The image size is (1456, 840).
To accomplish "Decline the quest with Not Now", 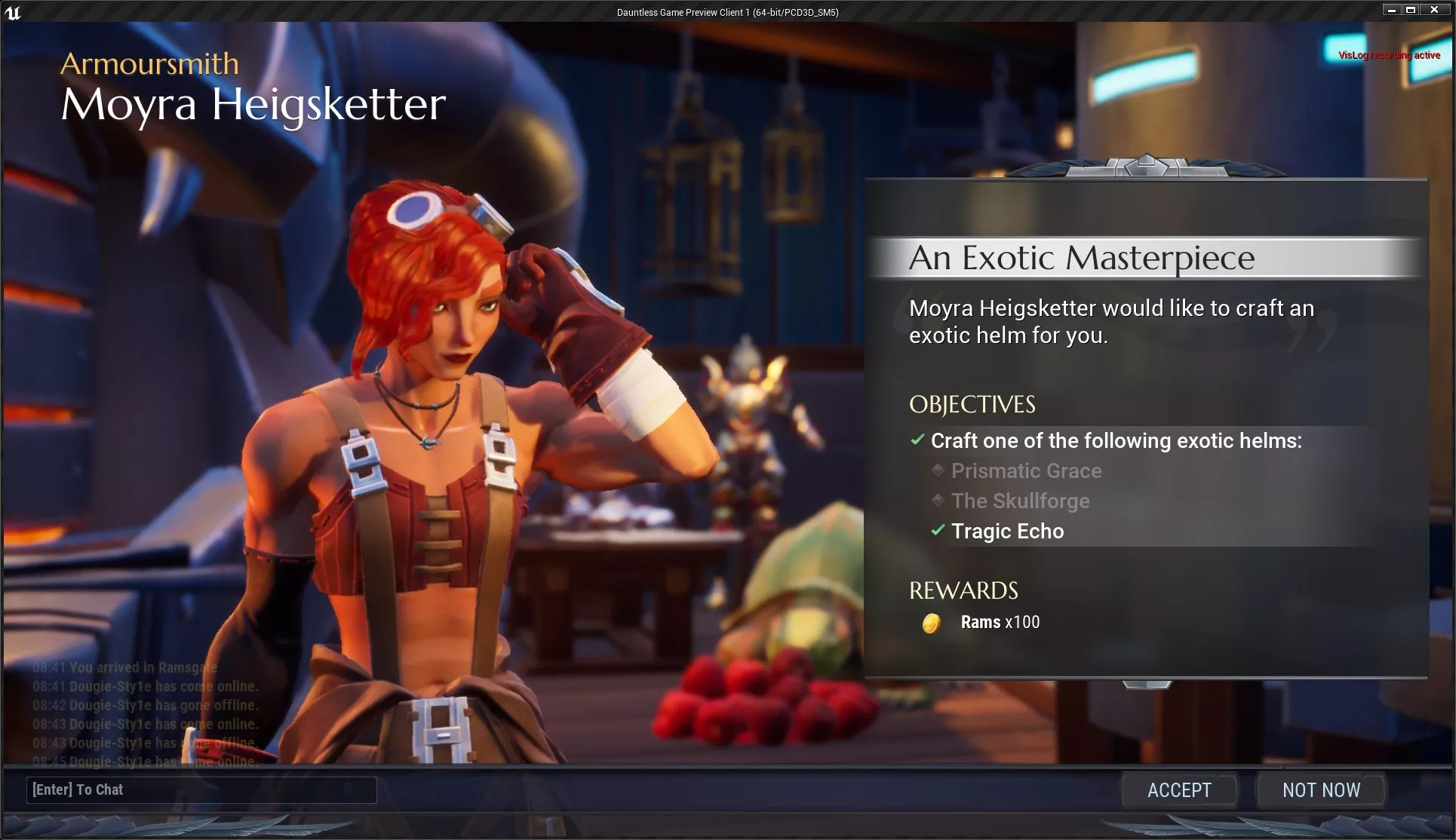I will [x=1321, y=790].
